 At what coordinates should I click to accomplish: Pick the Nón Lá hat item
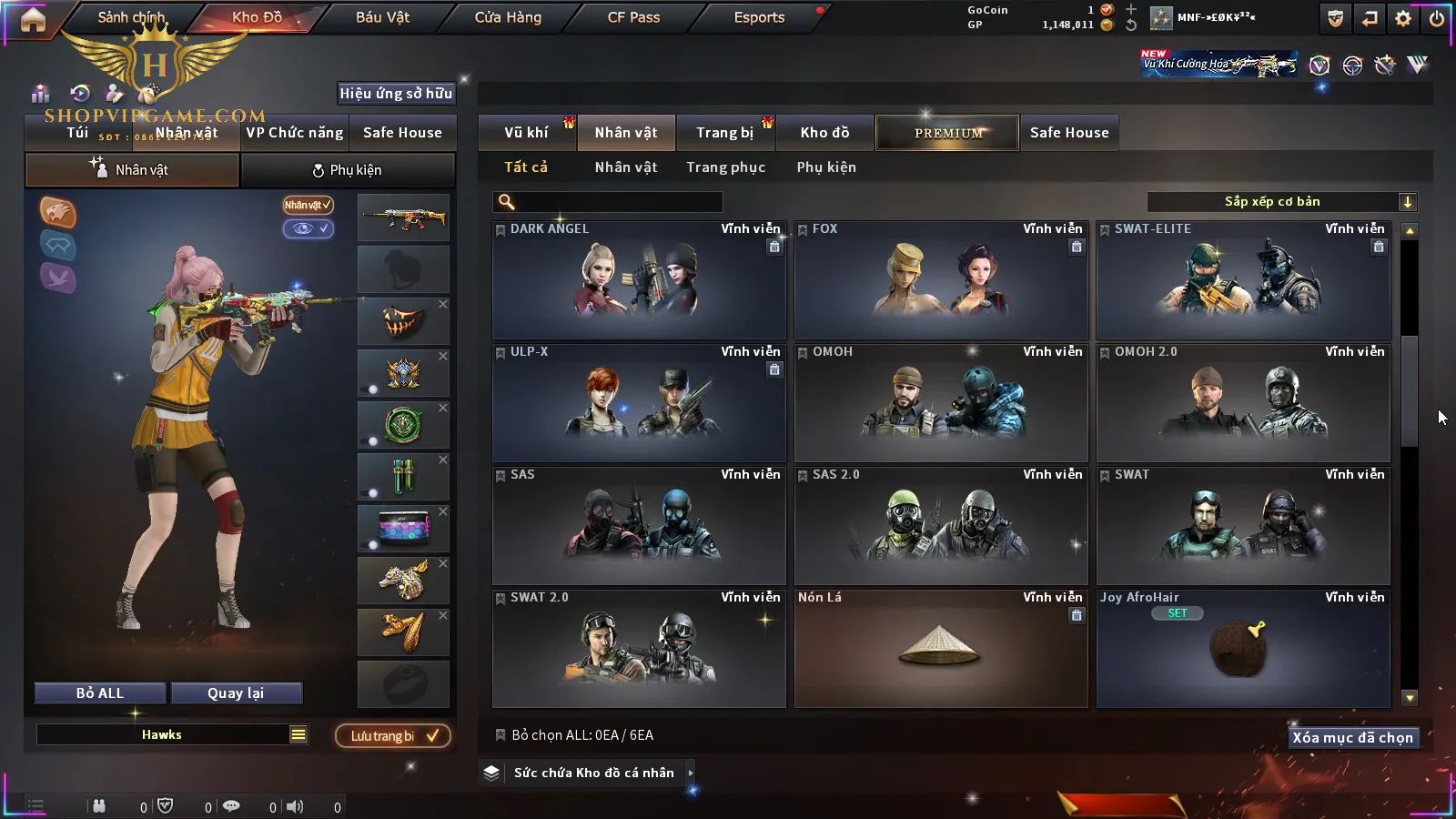point(941,649)
